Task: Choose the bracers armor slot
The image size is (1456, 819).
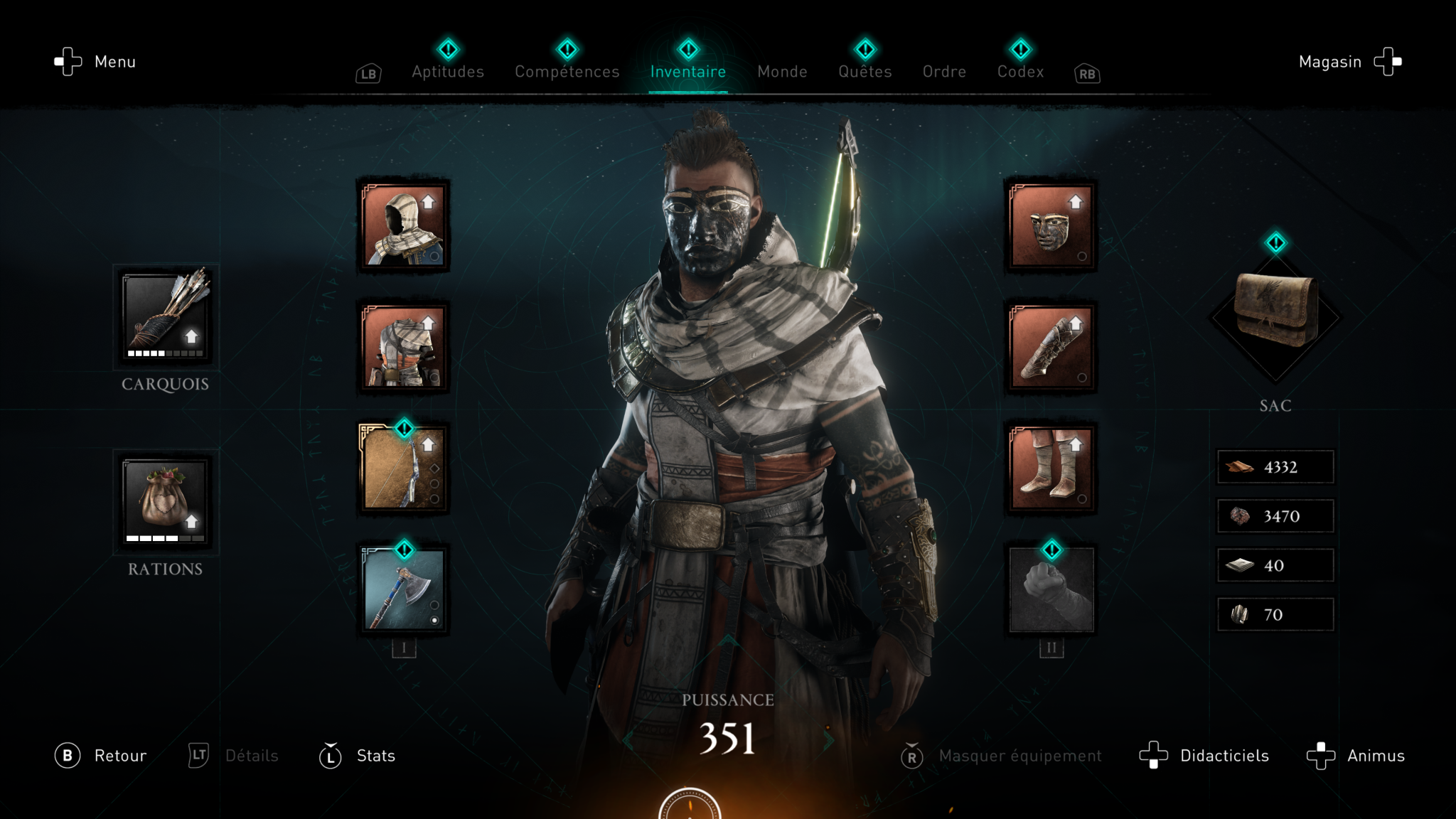Action: click(1051, 347)
